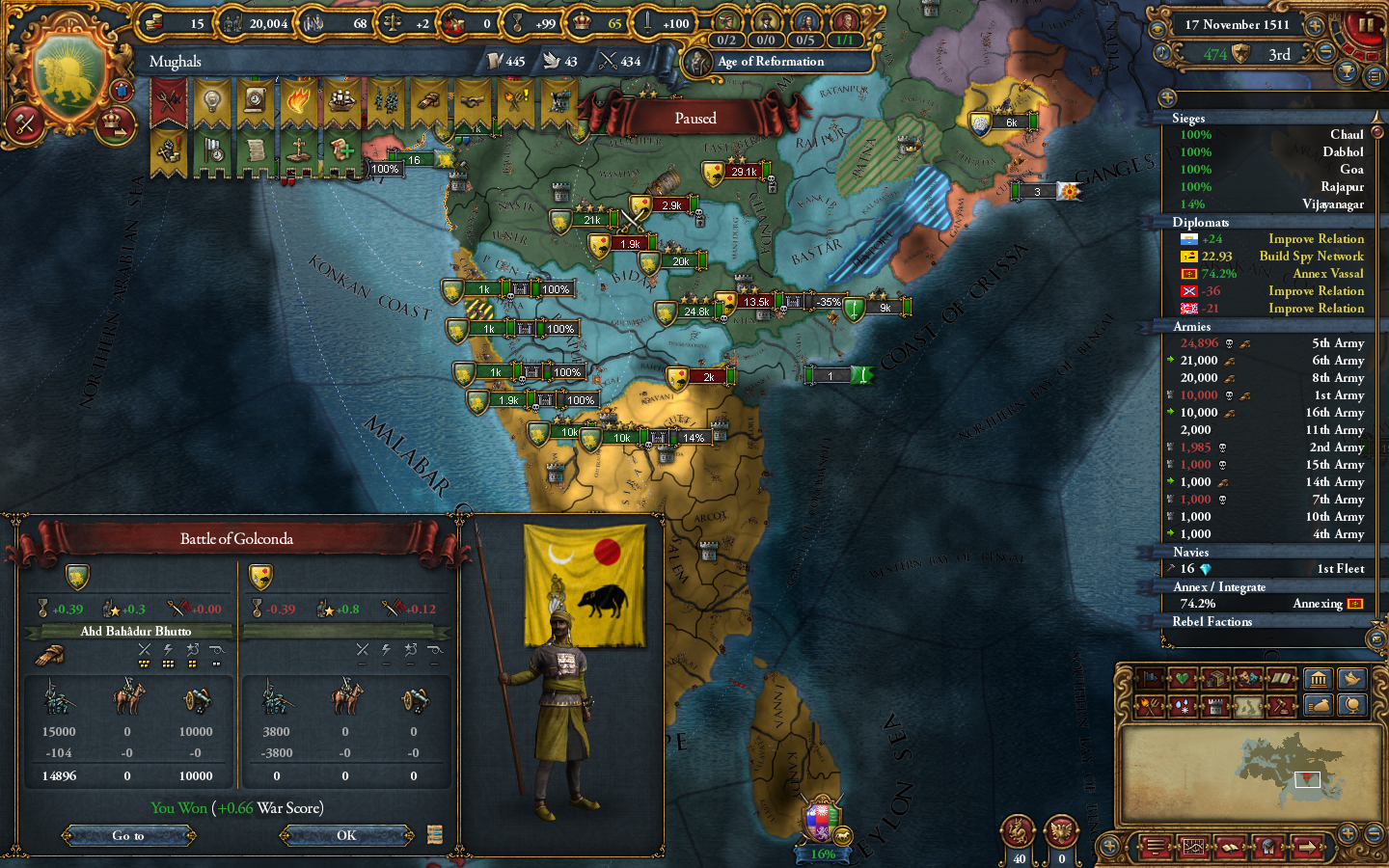
Task: Open the religion panel via the dove icon
Action: point(1352,679)
